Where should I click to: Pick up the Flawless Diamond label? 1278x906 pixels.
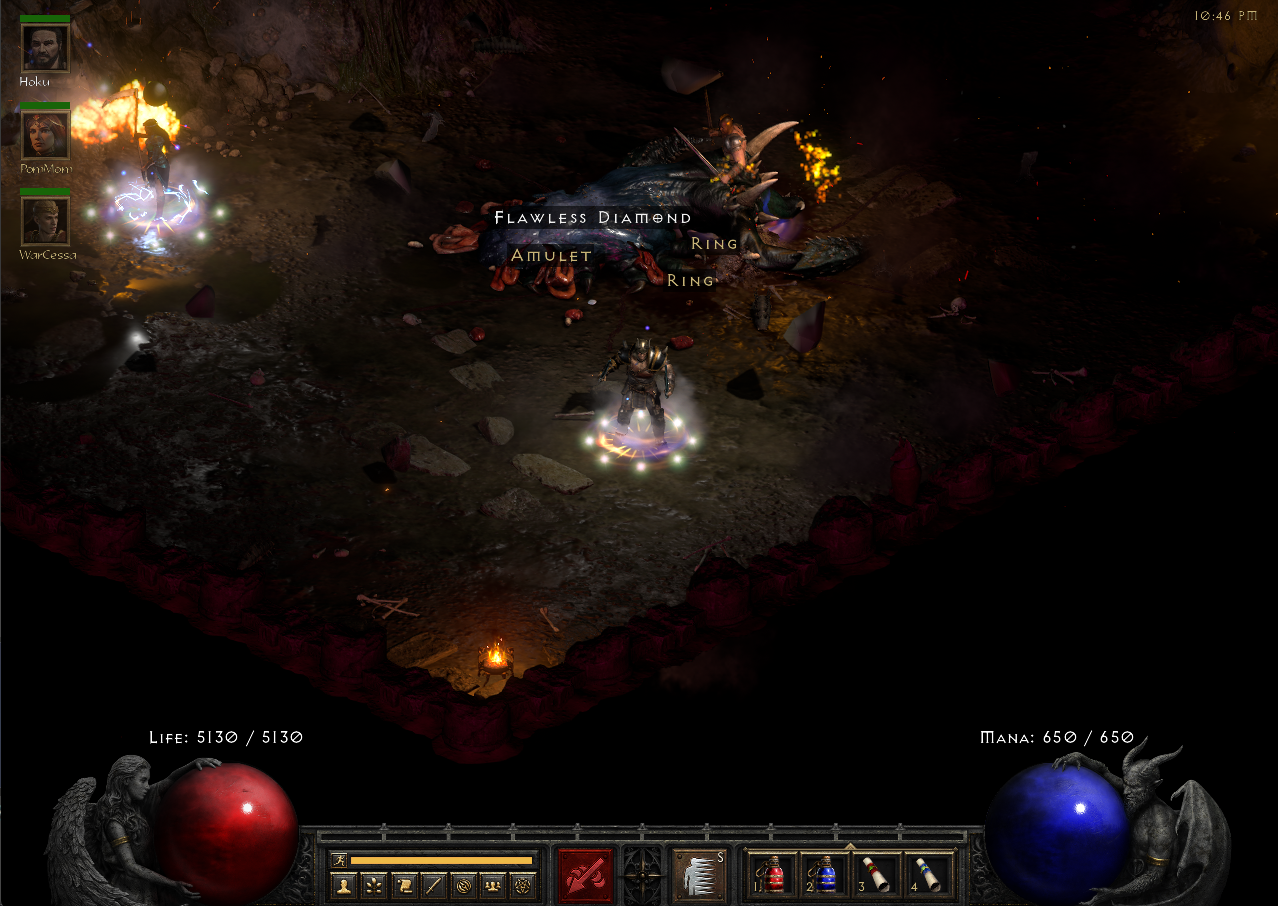(593, 218)
